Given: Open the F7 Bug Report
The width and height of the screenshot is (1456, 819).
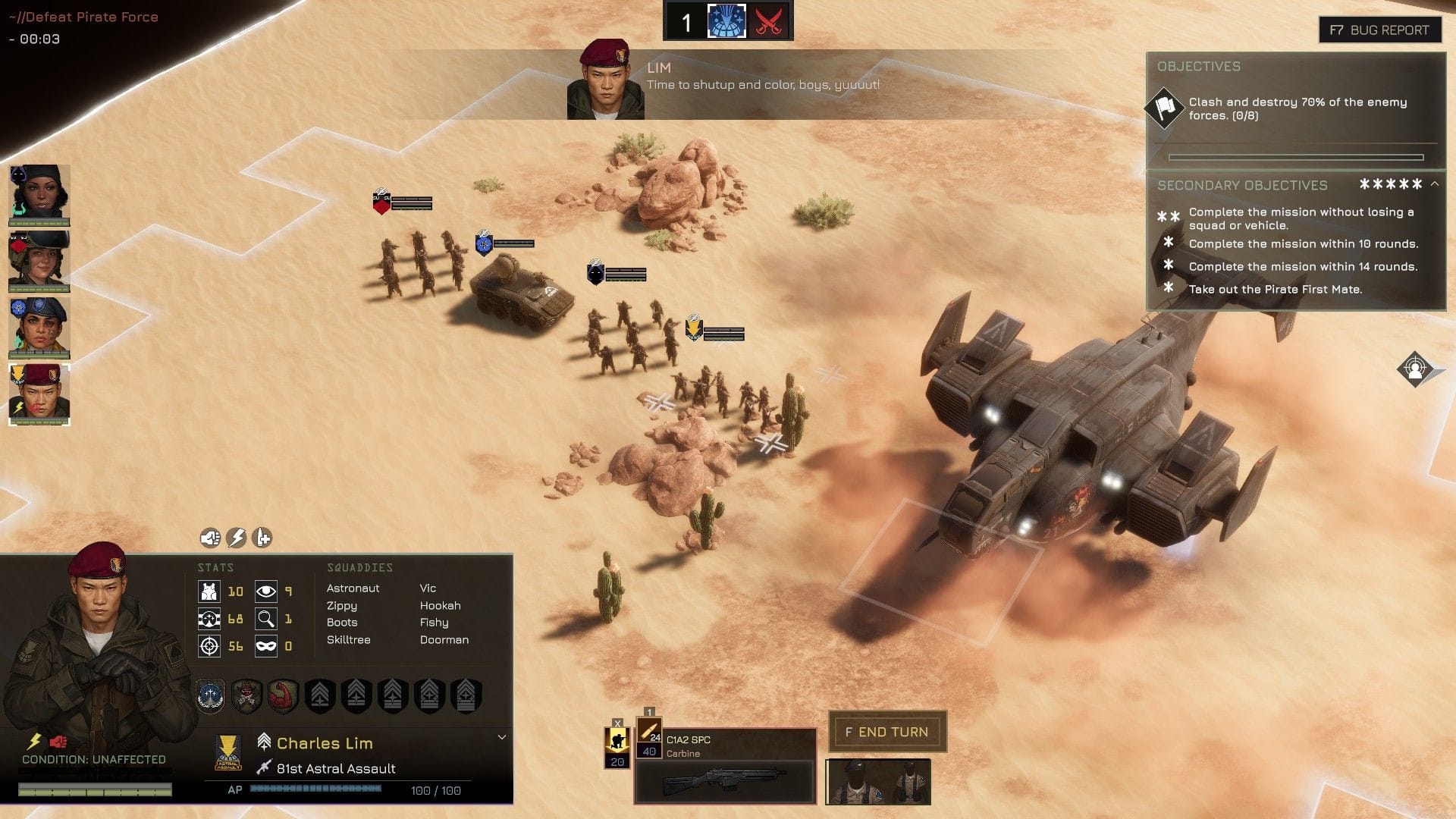Looking at the screenshot, I should pyautogui.click(x=1379, y=30).
